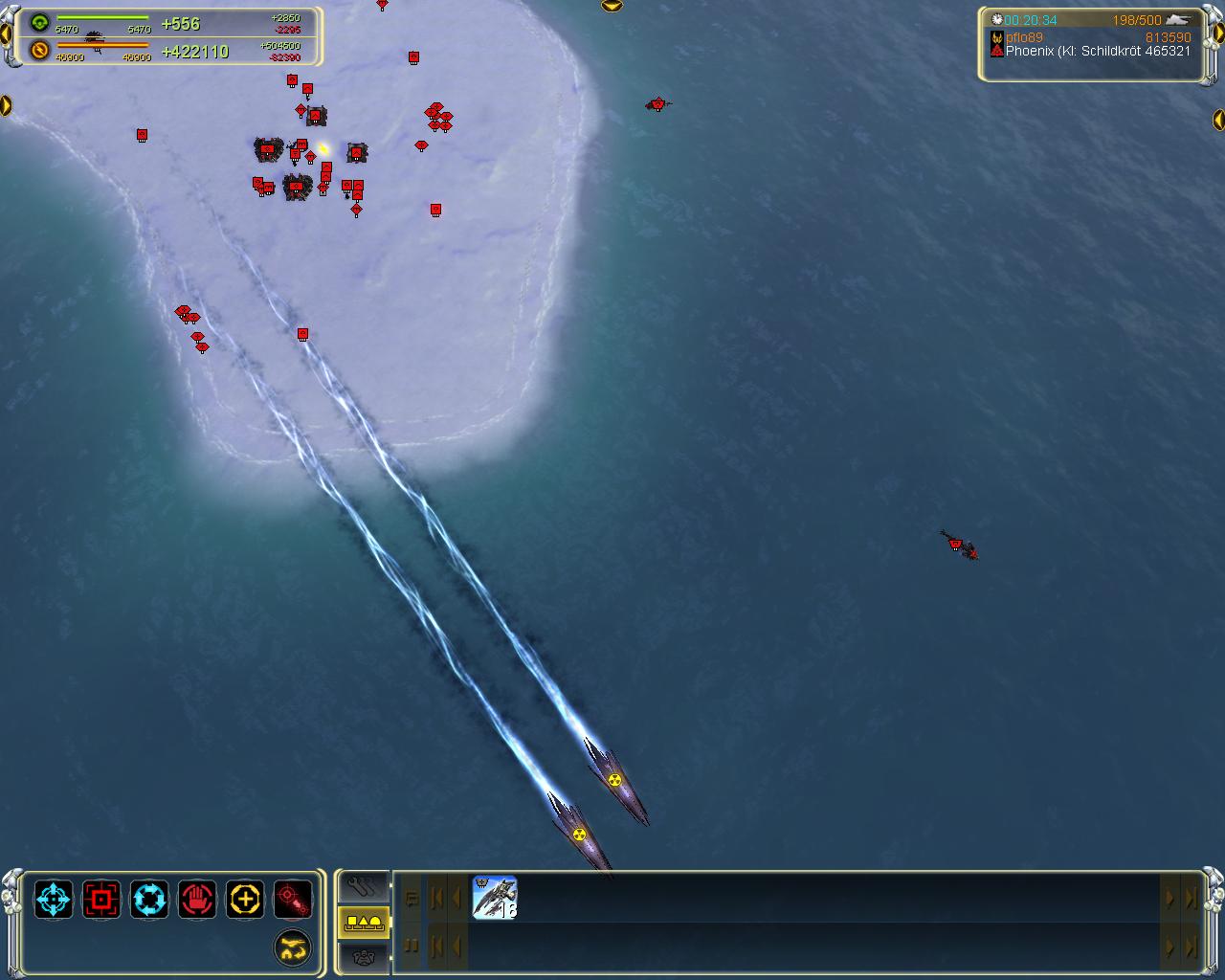The width and height of the screenshot is (1225, 980).
Task: Open the collapsed panel at the top center
Action: pyautogui.click(x=612, y=6)
